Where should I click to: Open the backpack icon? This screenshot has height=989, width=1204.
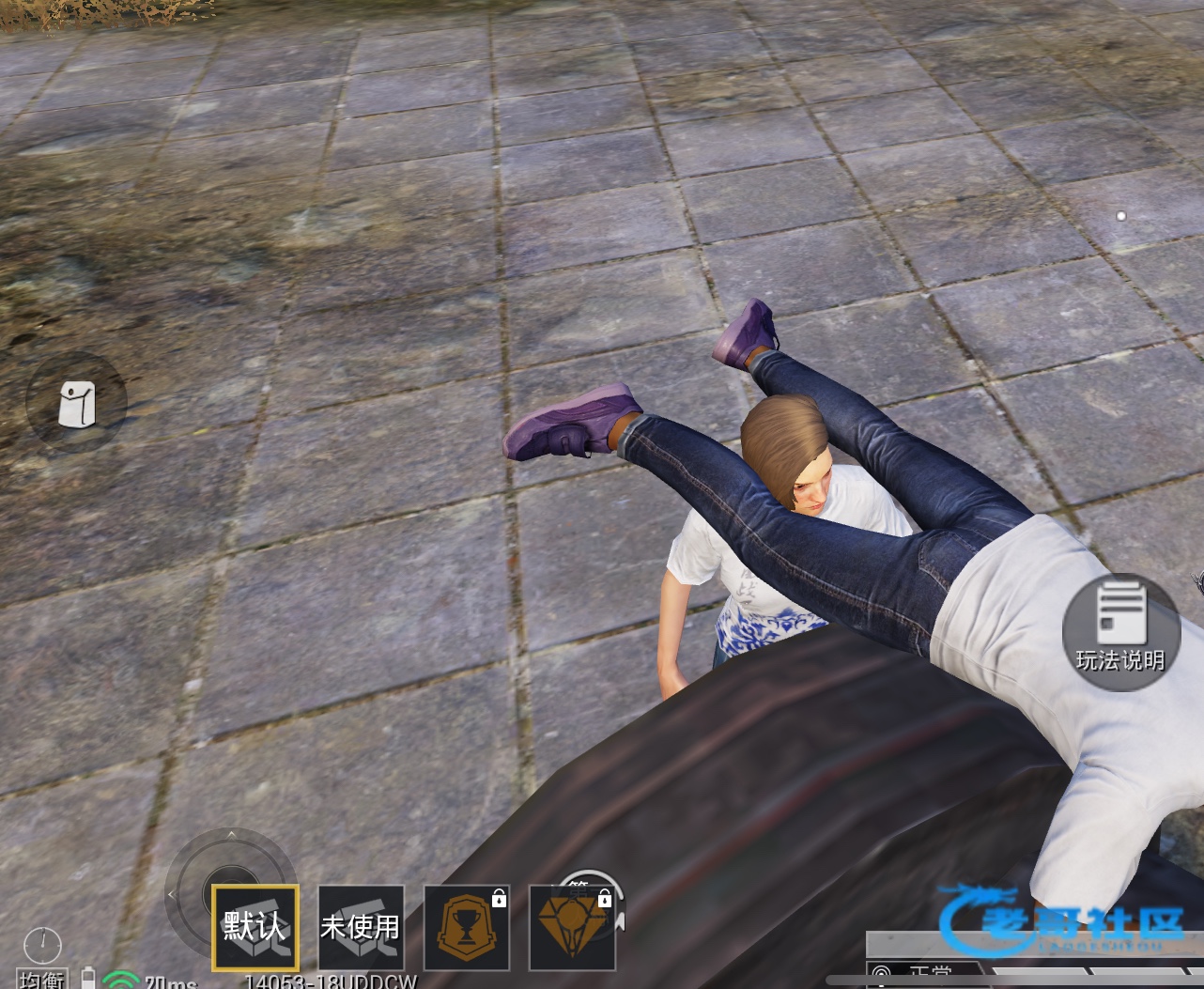pos(76,404)
